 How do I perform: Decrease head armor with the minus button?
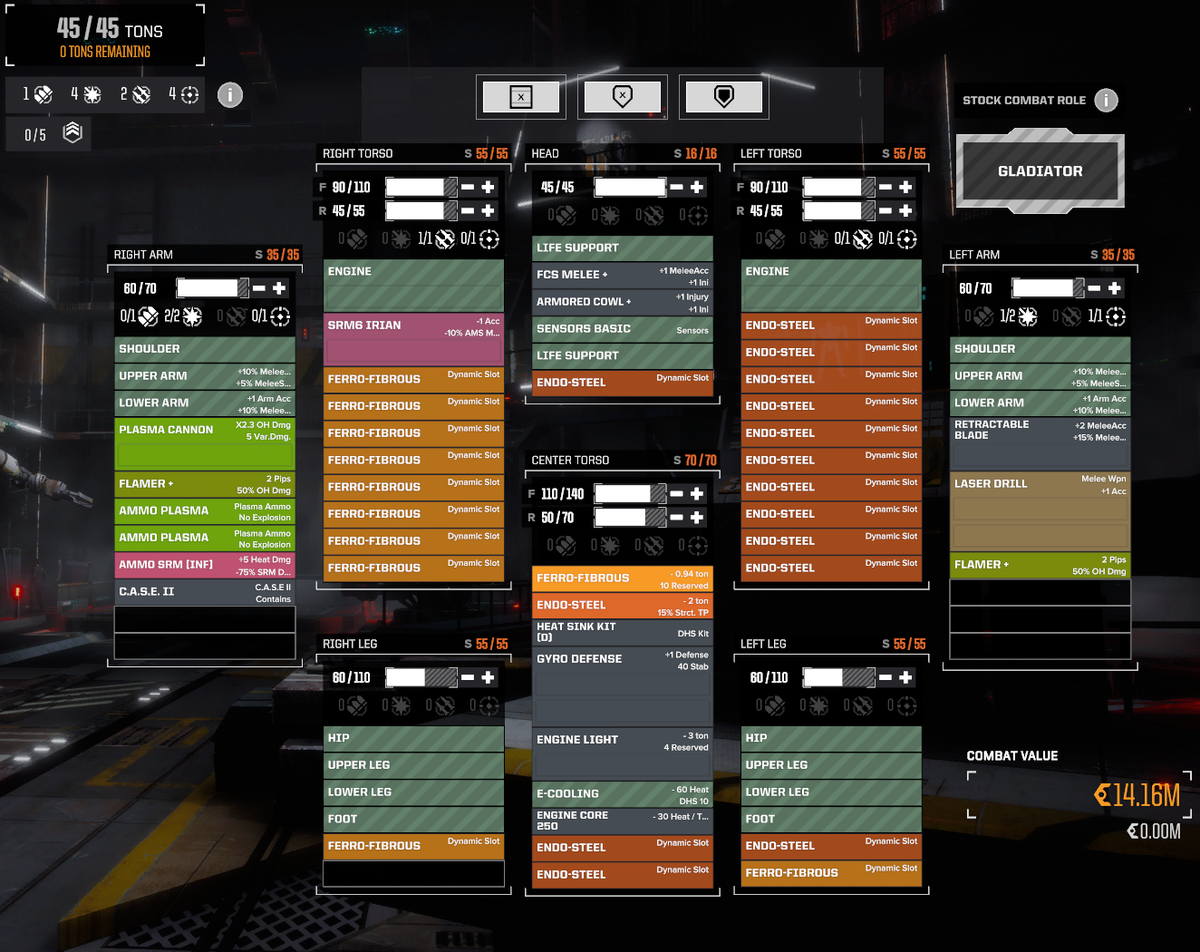coord(677,187)
